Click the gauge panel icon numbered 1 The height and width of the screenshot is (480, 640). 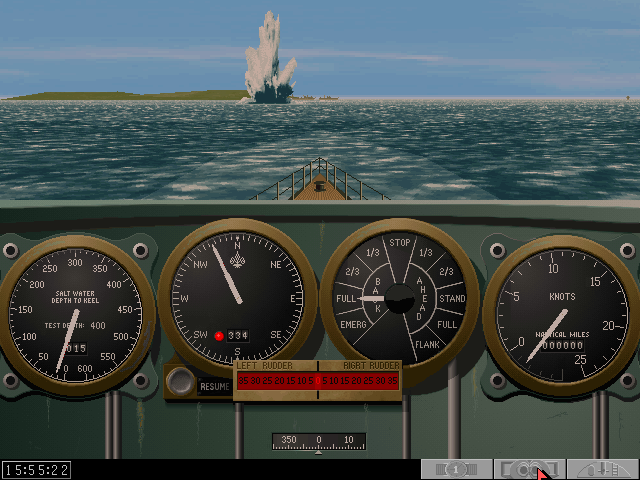[455, 468]
